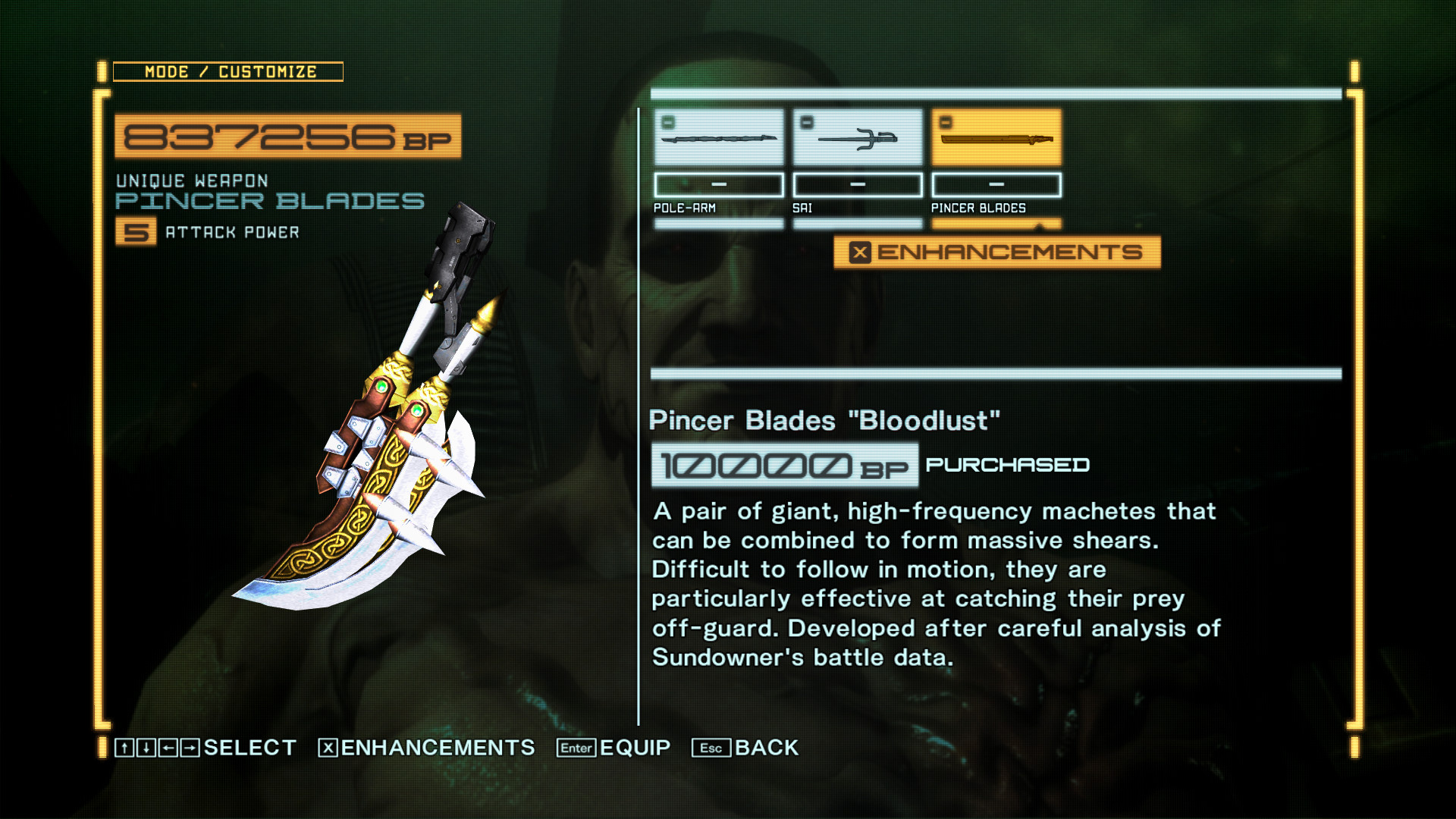The image size is (1456, 819).
Task: Click the Esc key icon in the bottom bar
Action: 711,748
